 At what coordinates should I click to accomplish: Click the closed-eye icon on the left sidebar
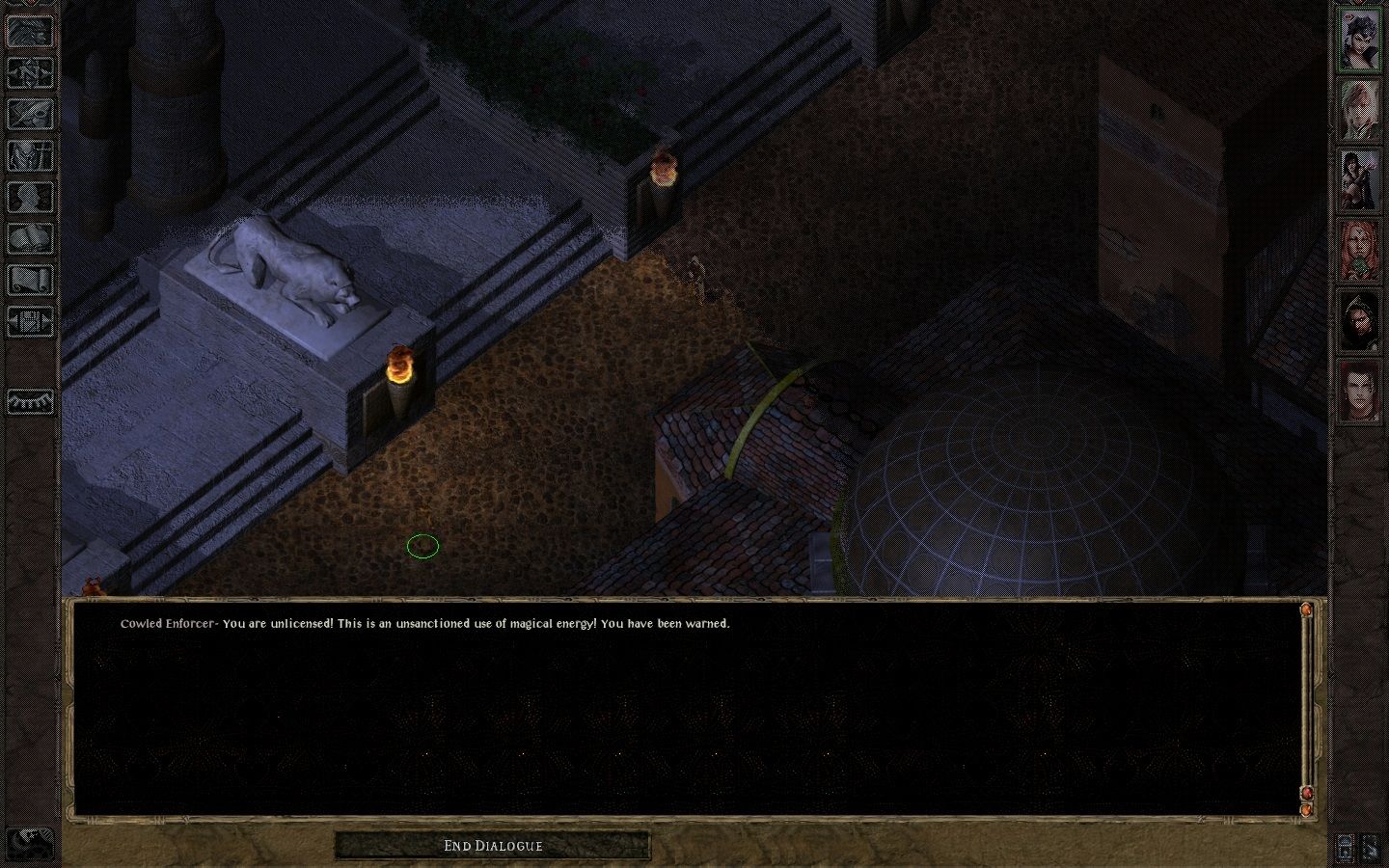coord(30,401)
